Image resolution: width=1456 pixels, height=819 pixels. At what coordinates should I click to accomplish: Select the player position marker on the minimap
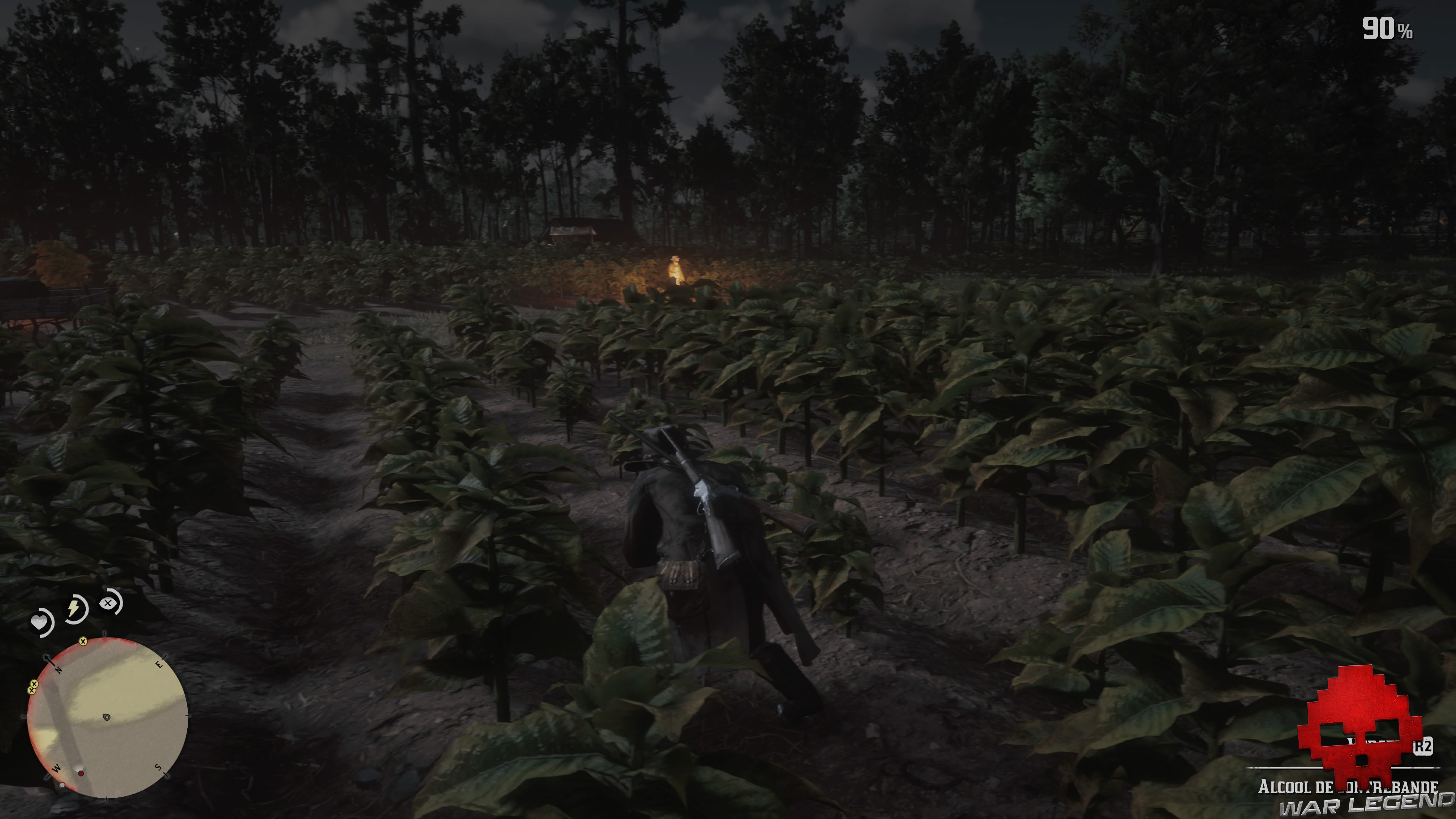(x=107, y=717)
